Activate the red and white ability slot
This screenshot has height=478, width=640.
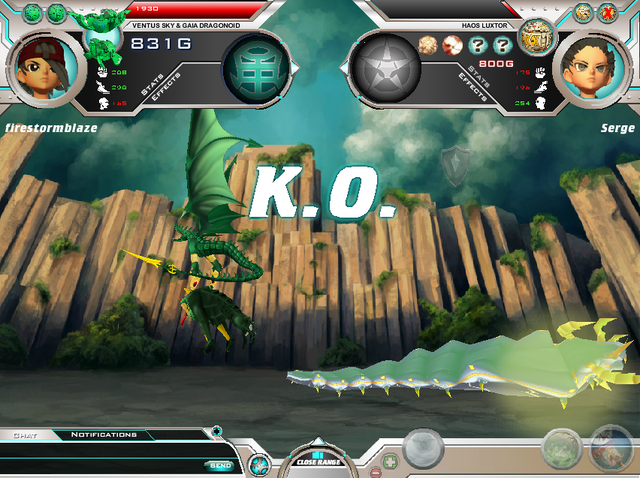pos(609,449)
